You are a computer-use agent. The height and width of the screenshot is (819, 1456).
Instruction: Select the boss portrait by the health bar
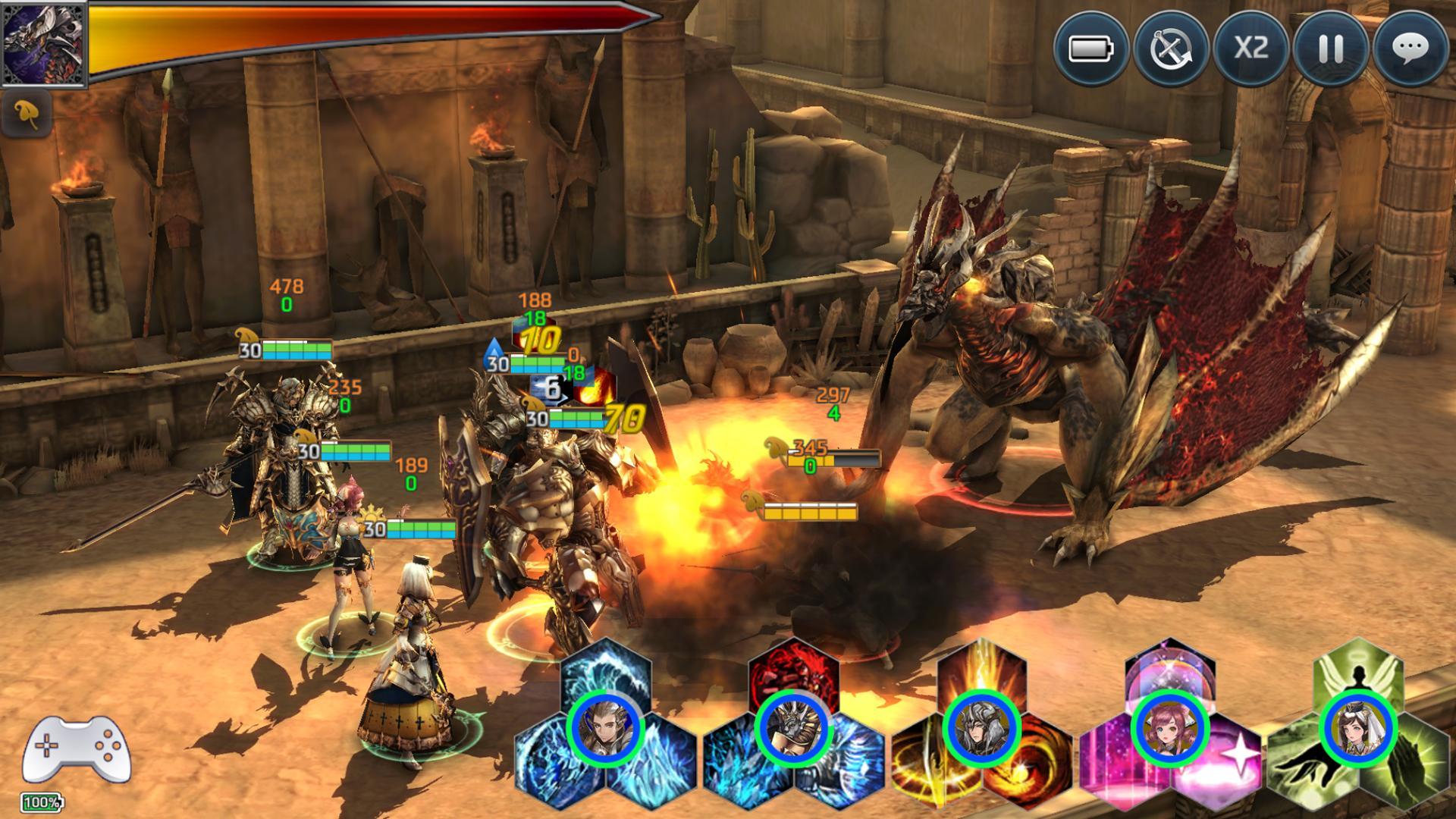[x=44, y=43]
